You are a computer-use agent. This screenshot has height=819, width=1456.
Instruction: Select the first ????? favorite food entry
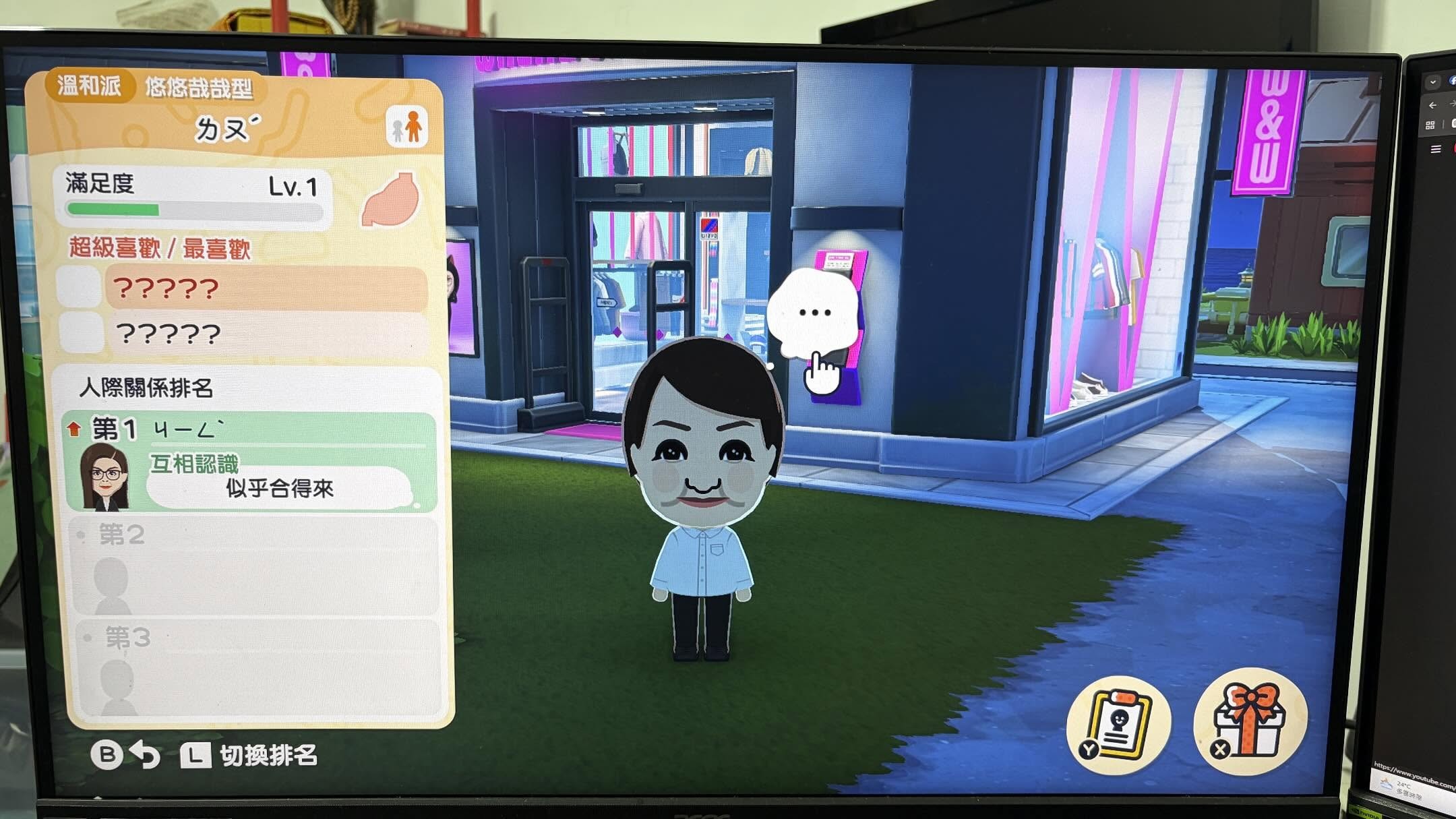click(266, 289)
